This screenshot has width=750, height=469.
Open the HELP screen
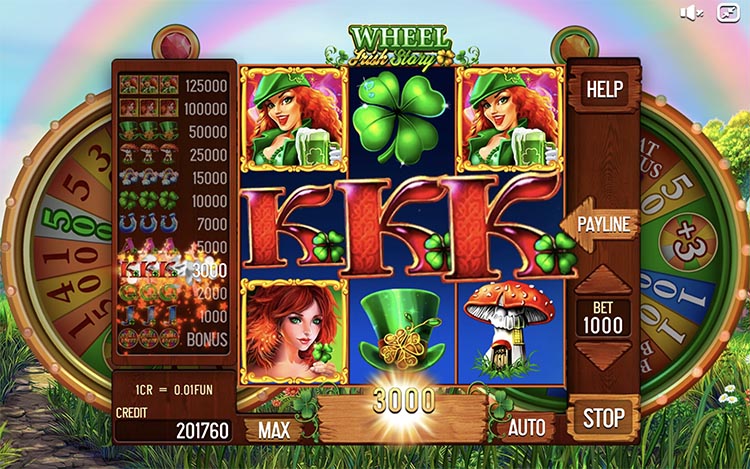(604, 89)
